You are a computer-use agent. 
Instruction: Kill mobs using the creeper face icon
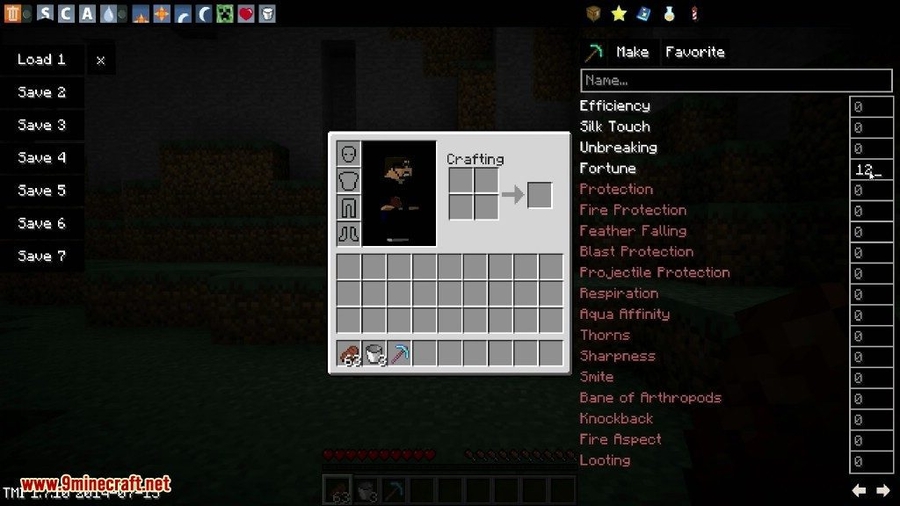pos(224,14)
